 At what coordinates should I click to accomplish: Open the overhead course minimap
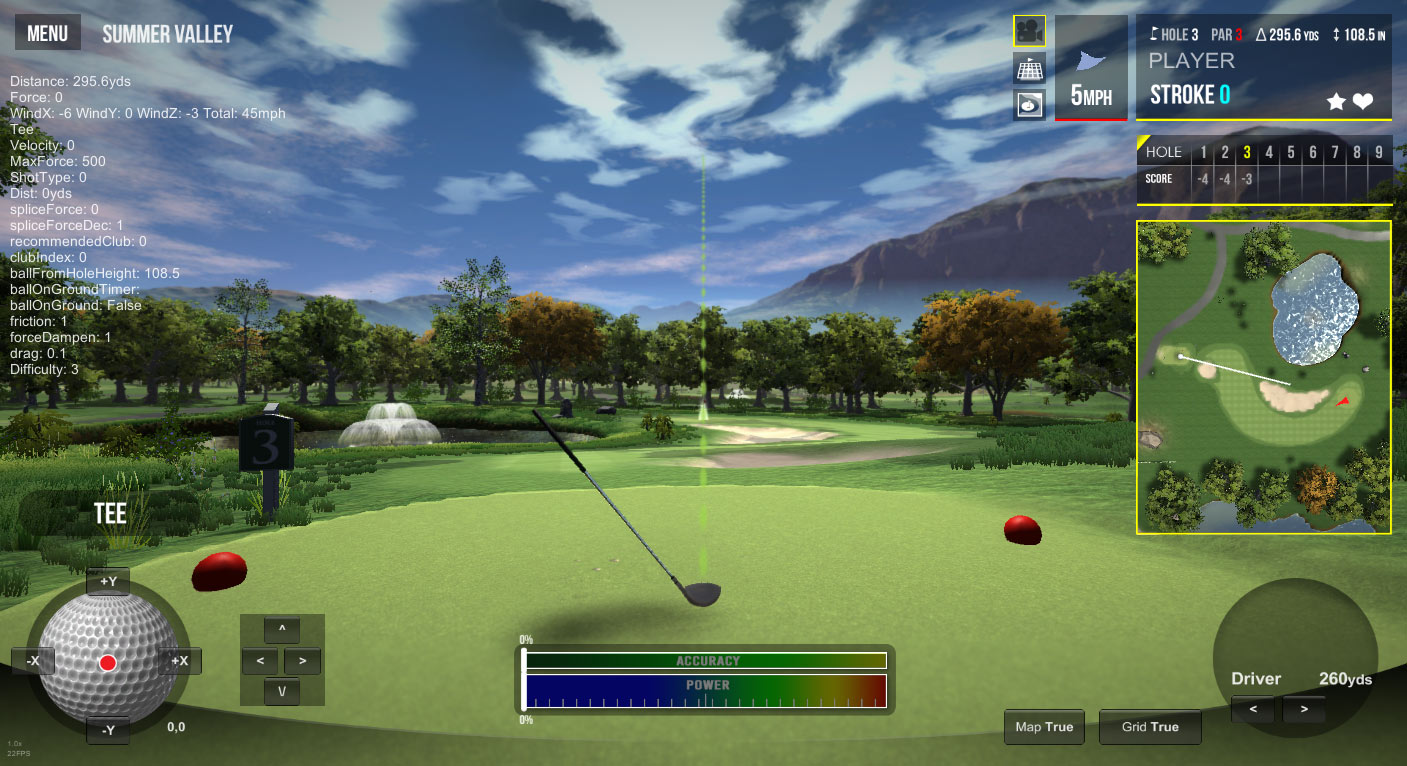pyautogui.click(x=1263, y=377)
